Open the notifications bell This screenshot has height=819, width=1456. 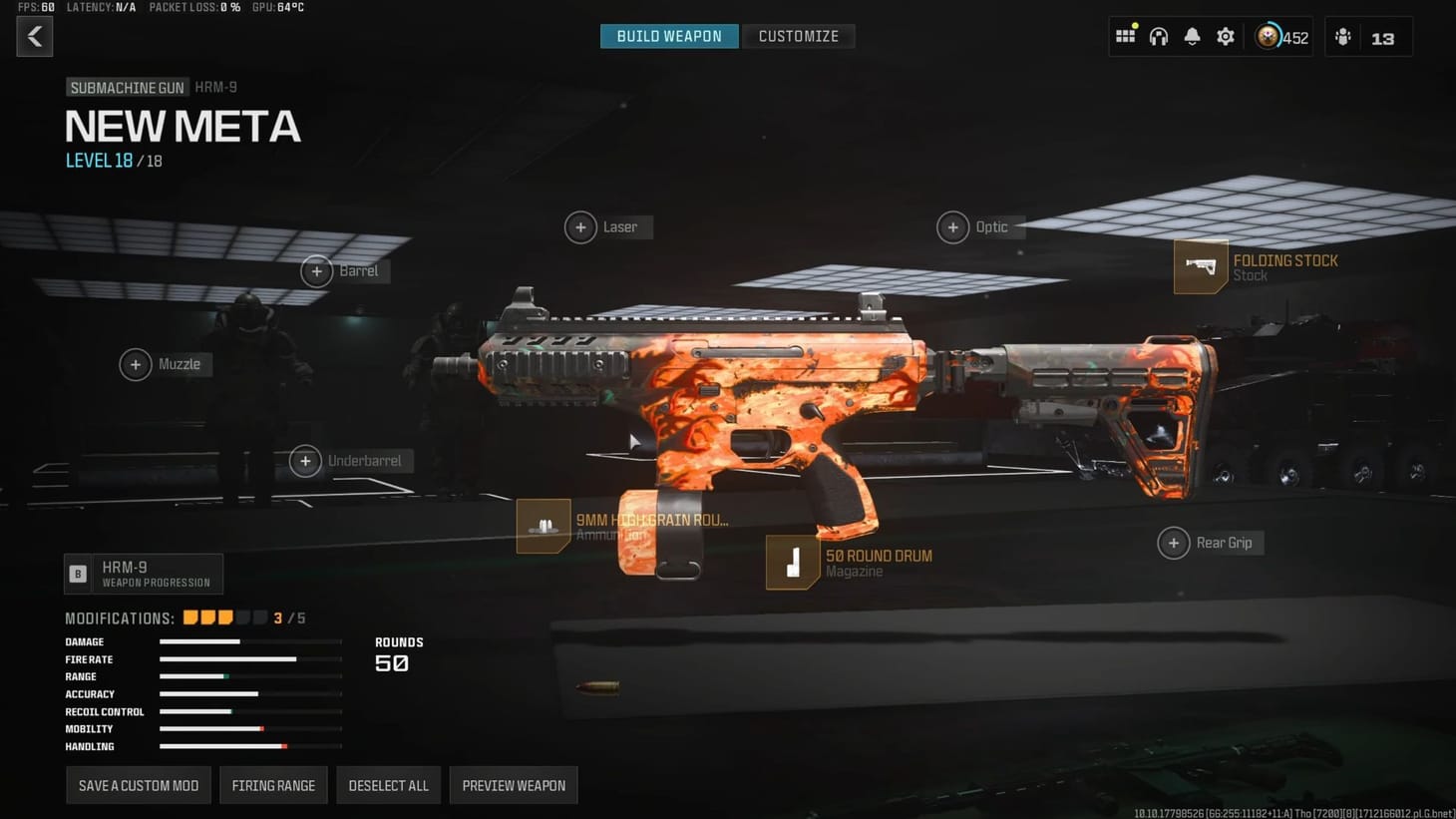(x=1192, y=35)
